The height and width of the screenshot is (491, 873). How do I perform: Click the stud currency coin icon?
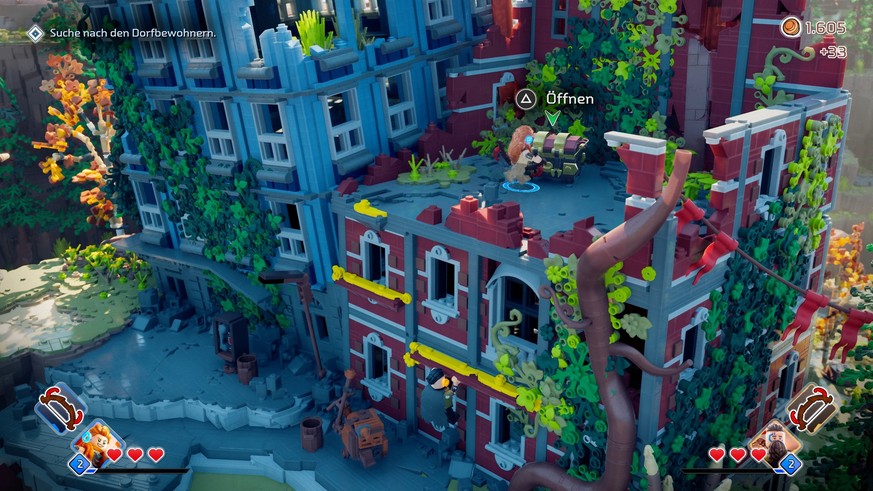point(791,27)
